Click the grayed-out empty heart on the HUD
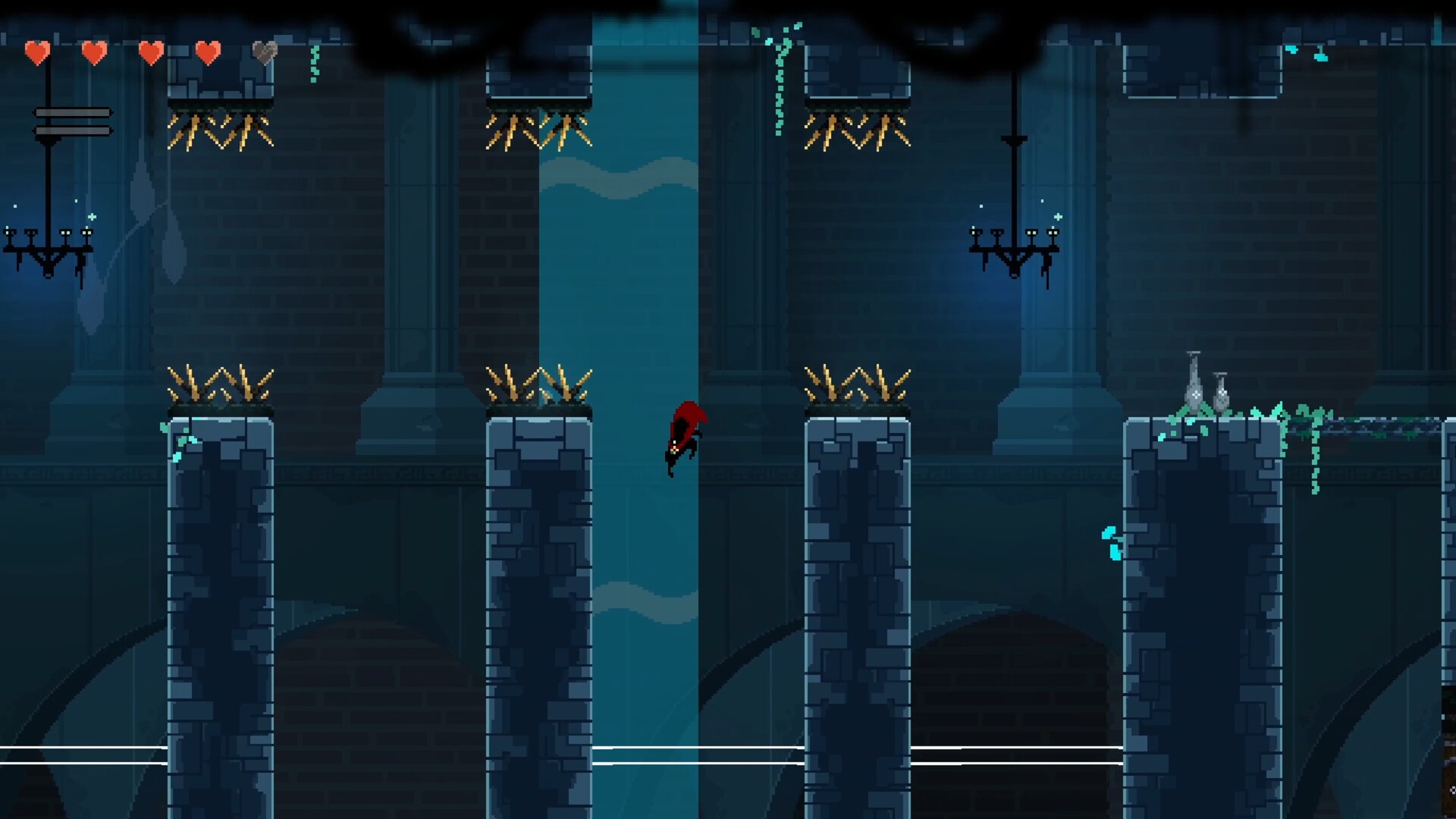 tap(265, 53)
